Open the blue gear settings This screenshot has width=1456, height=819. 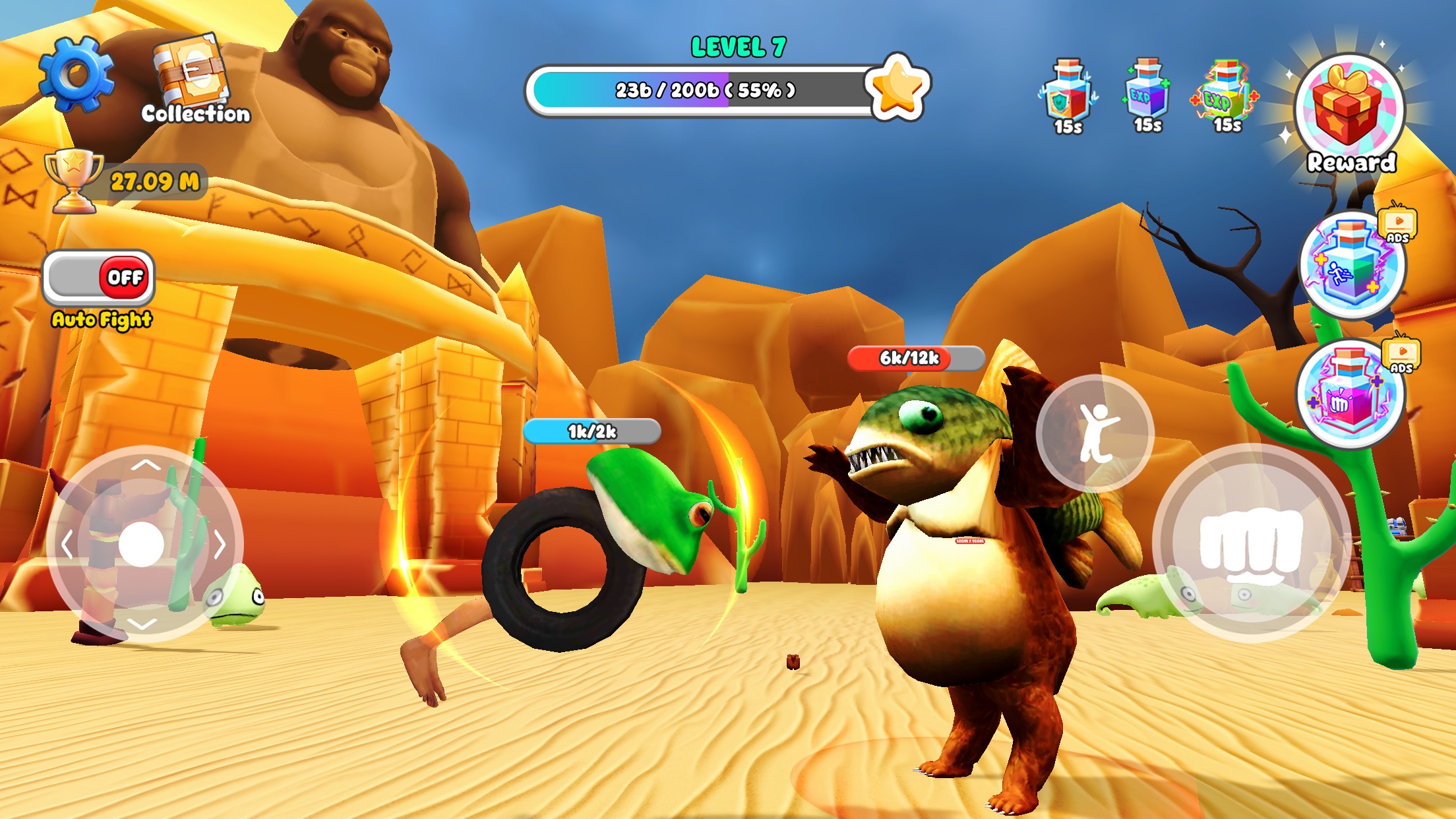point(76,74)
